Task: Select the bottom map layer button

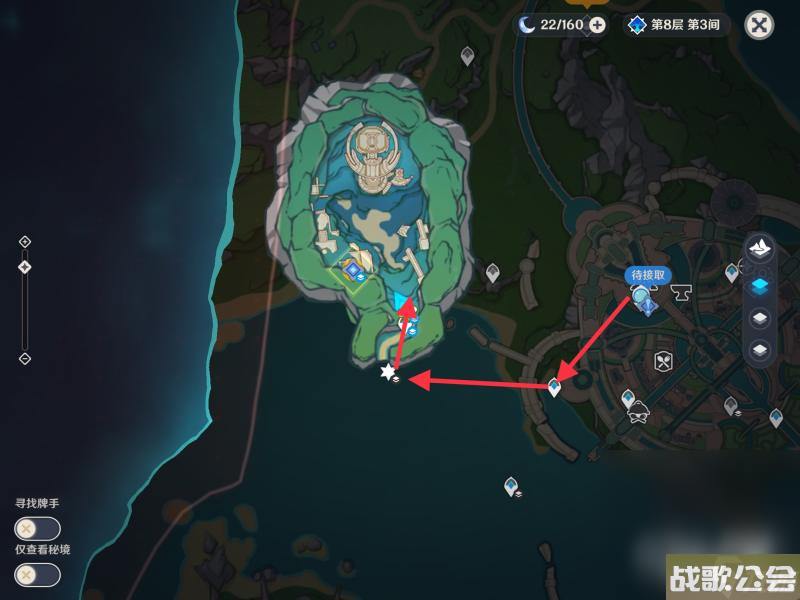Action: coord(760,351)
